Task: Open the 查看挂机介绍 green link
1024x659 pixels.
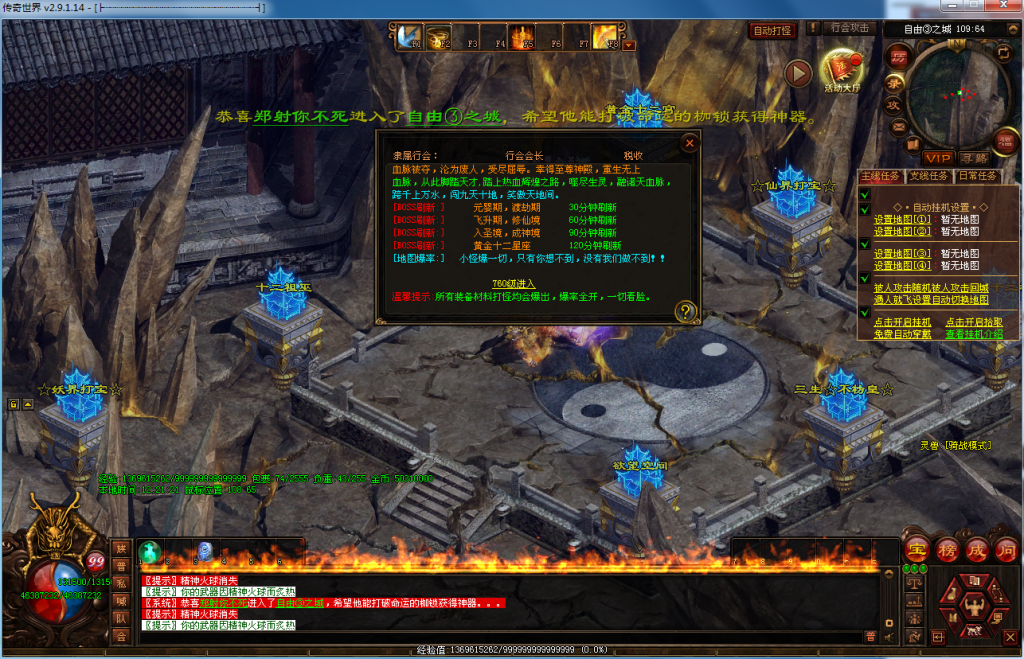Action: [974, 333]
